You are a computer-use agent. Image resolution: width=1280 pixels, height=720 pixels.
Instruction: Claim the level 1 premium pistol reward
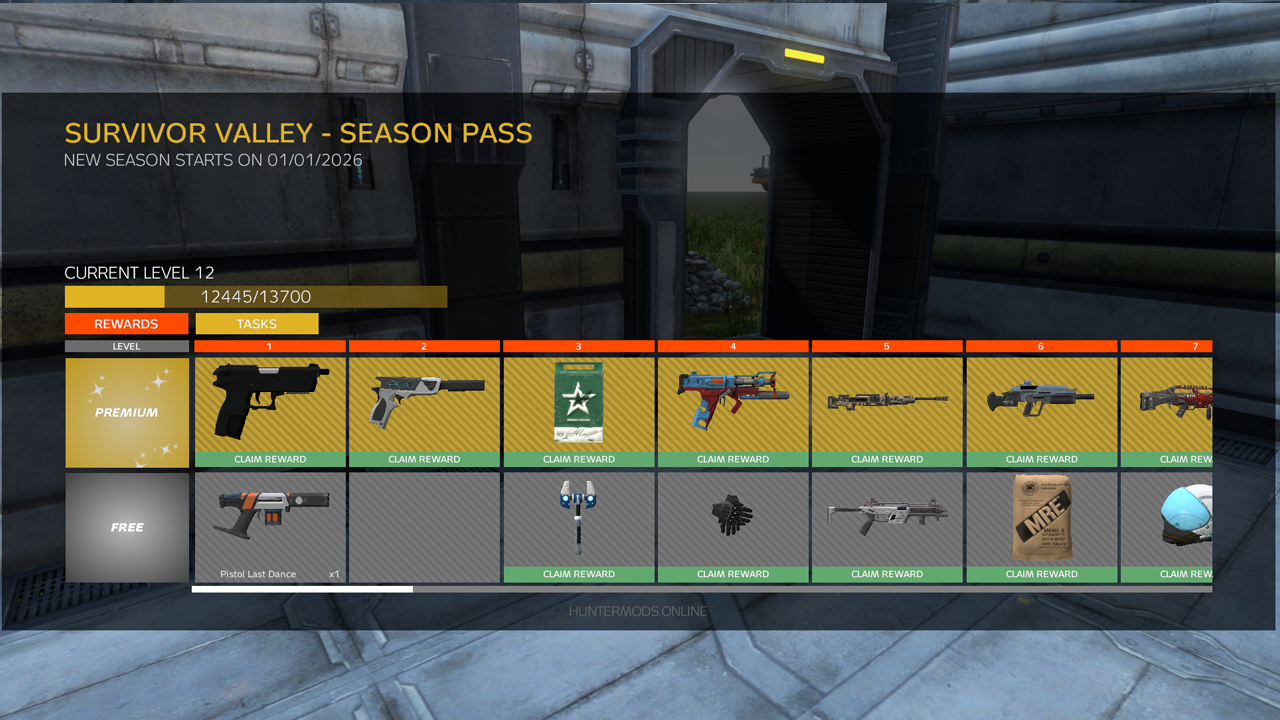pos(268,459)
